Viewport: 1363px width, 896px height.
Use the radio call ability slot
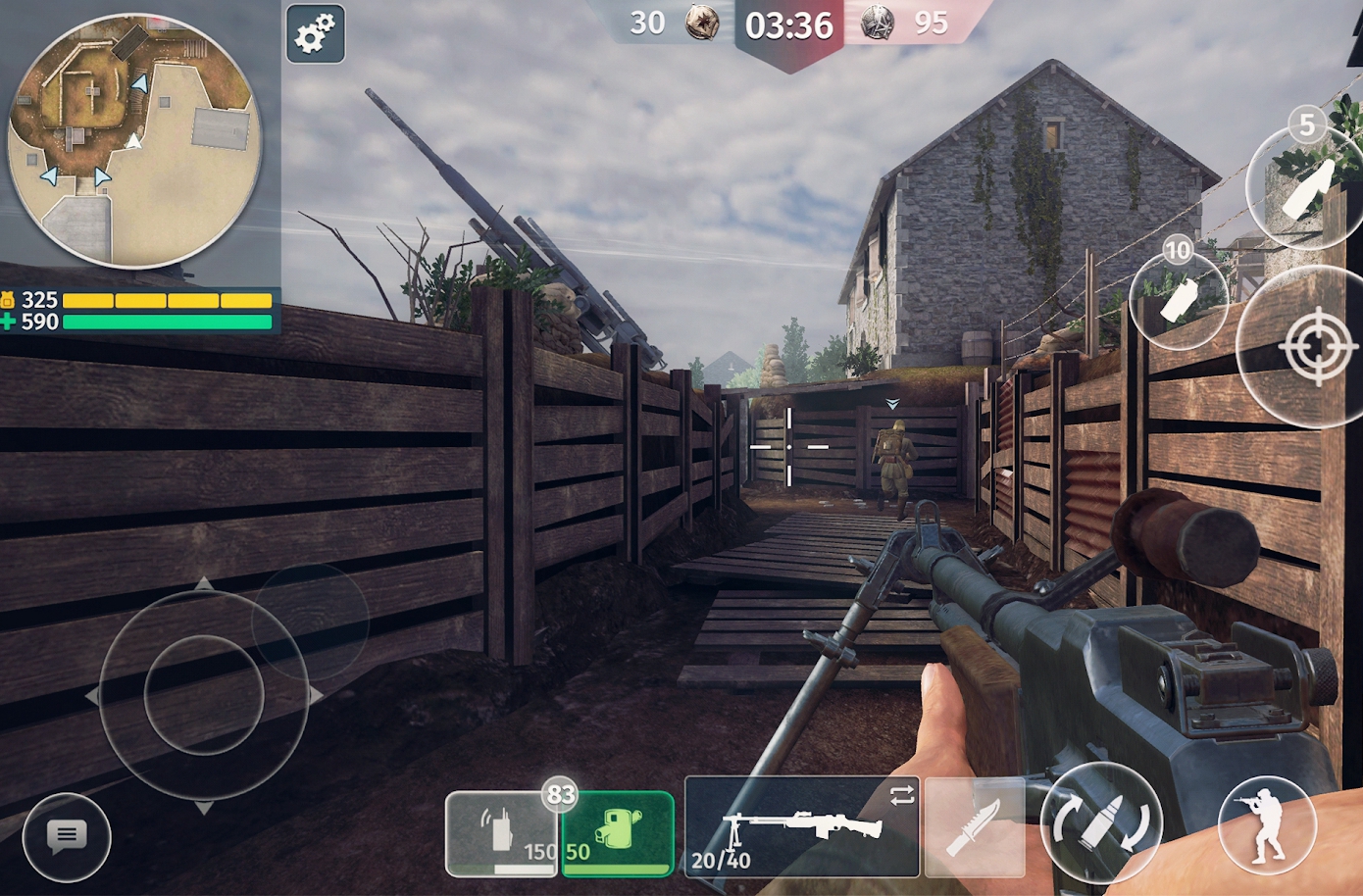[x=501, y=833]
